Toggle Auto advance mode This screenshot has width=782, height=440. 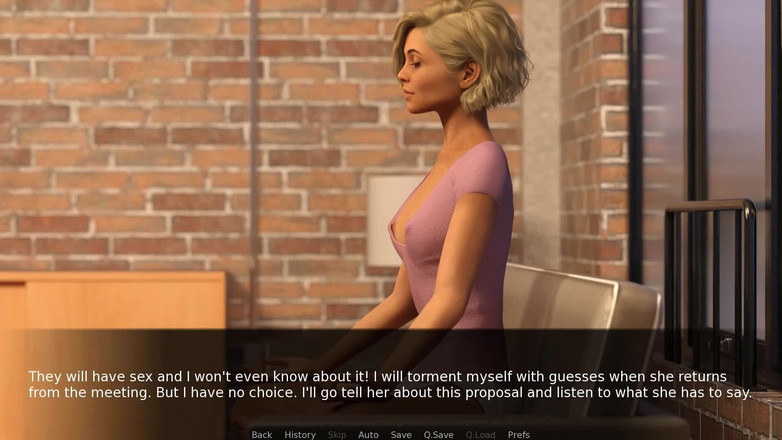368,434
